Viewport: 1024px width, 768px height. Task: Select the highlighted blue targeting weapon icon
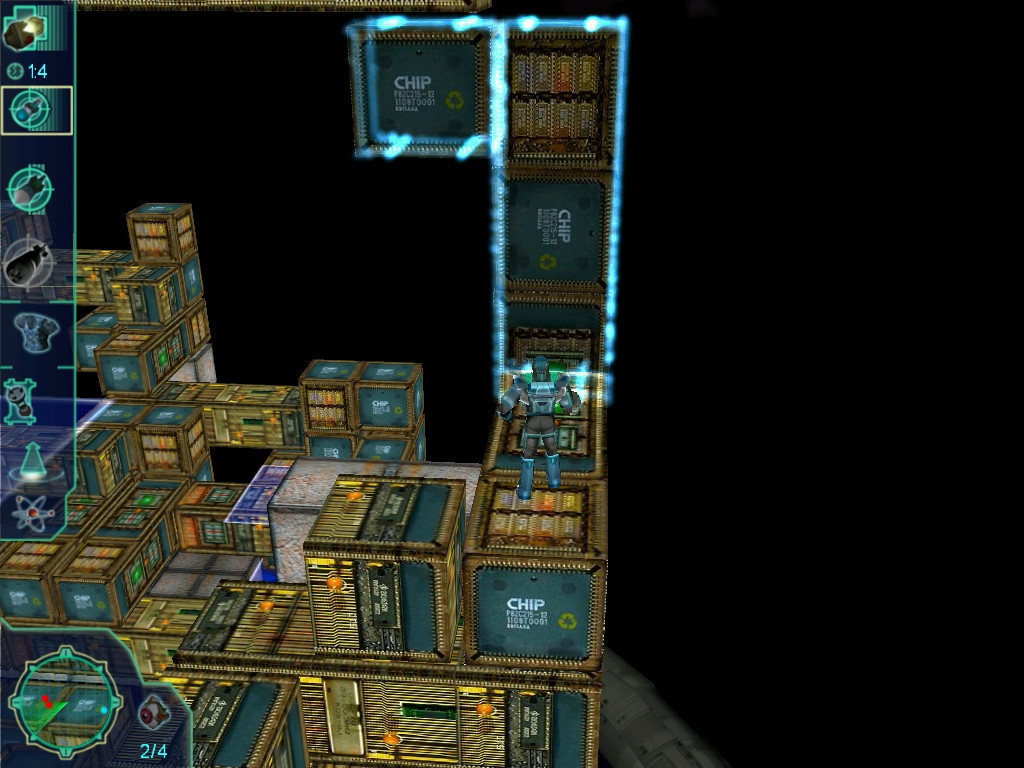[36, 111]
